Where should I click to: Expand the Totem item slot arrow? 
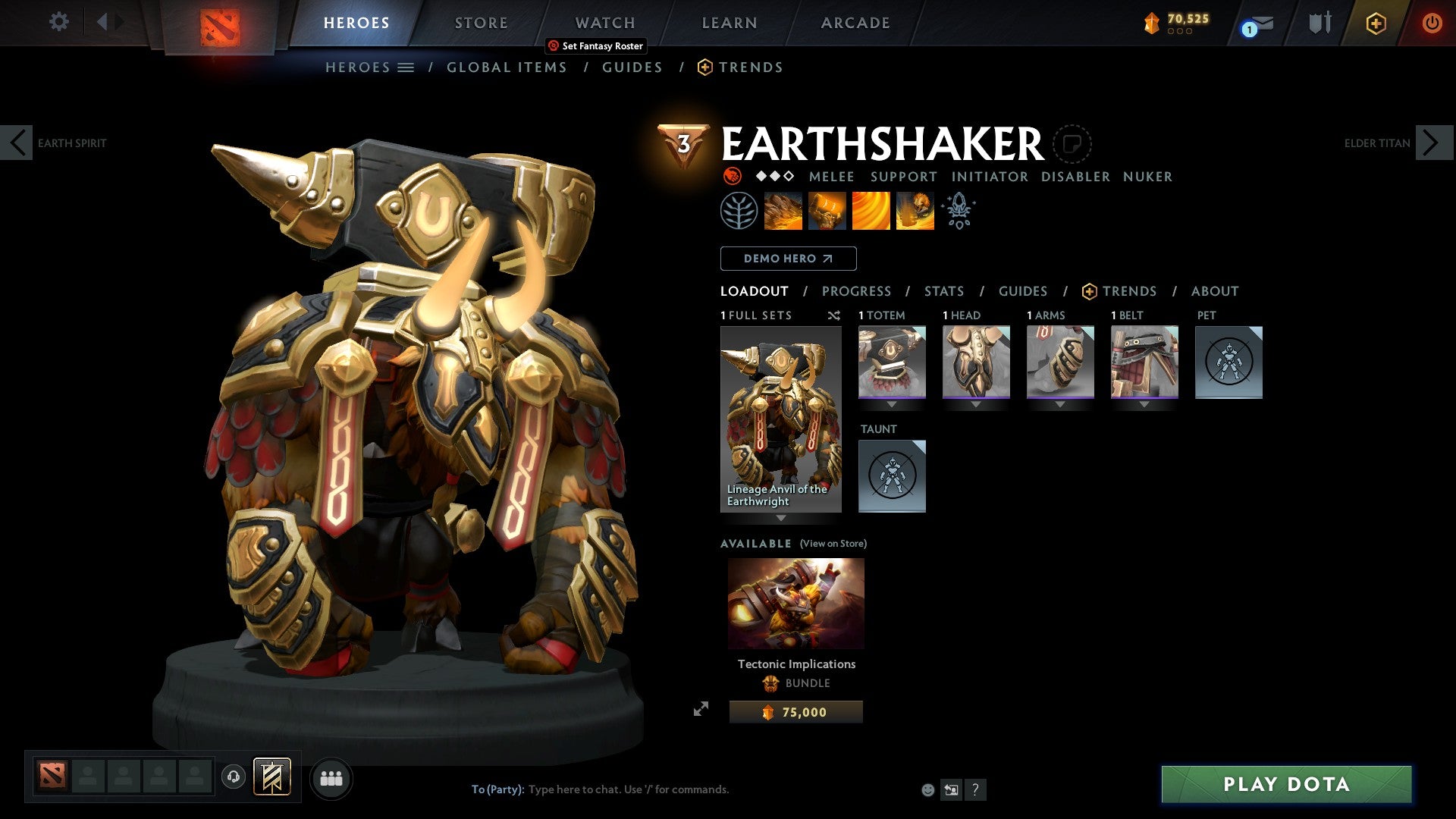pos(892,404)
